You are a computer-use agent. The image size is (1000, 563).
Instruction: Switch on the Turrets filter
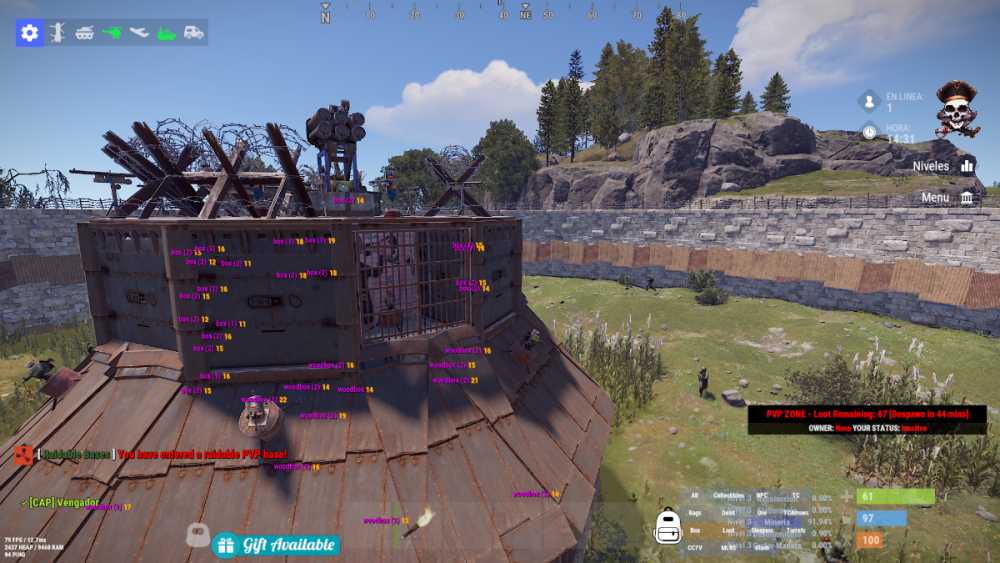796,530
